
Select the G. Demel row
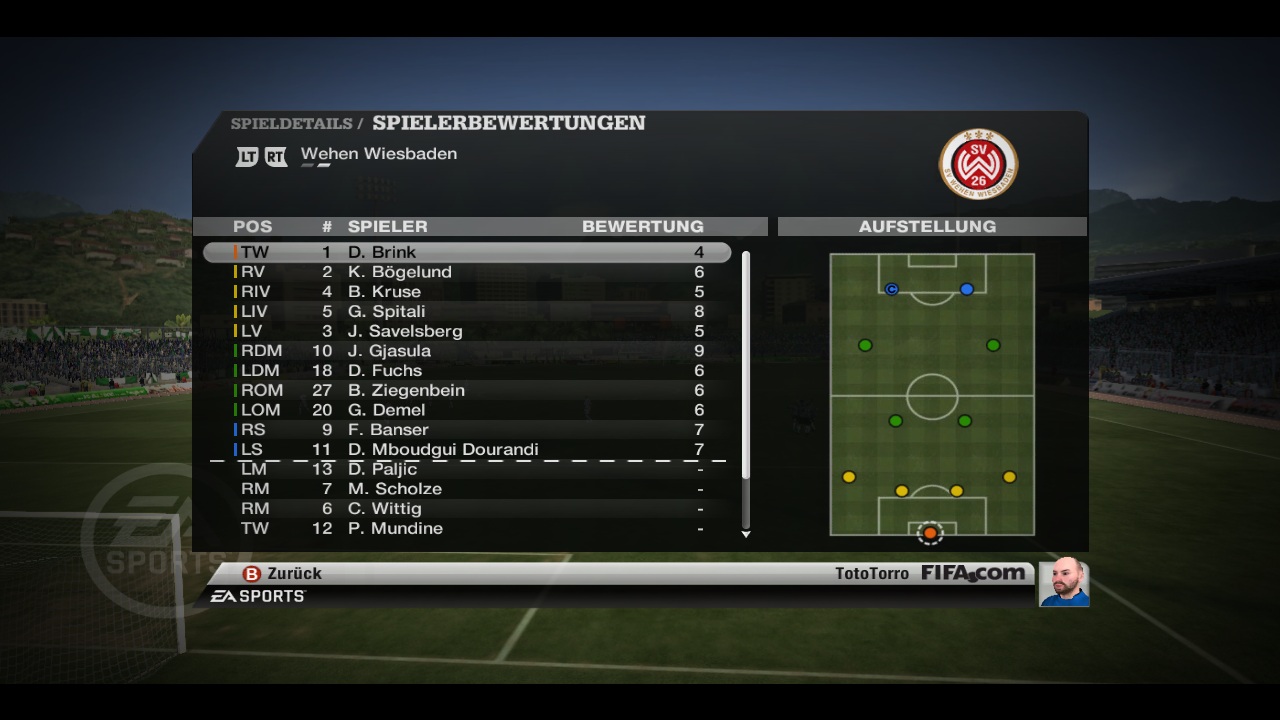click(x=467, y=410)
